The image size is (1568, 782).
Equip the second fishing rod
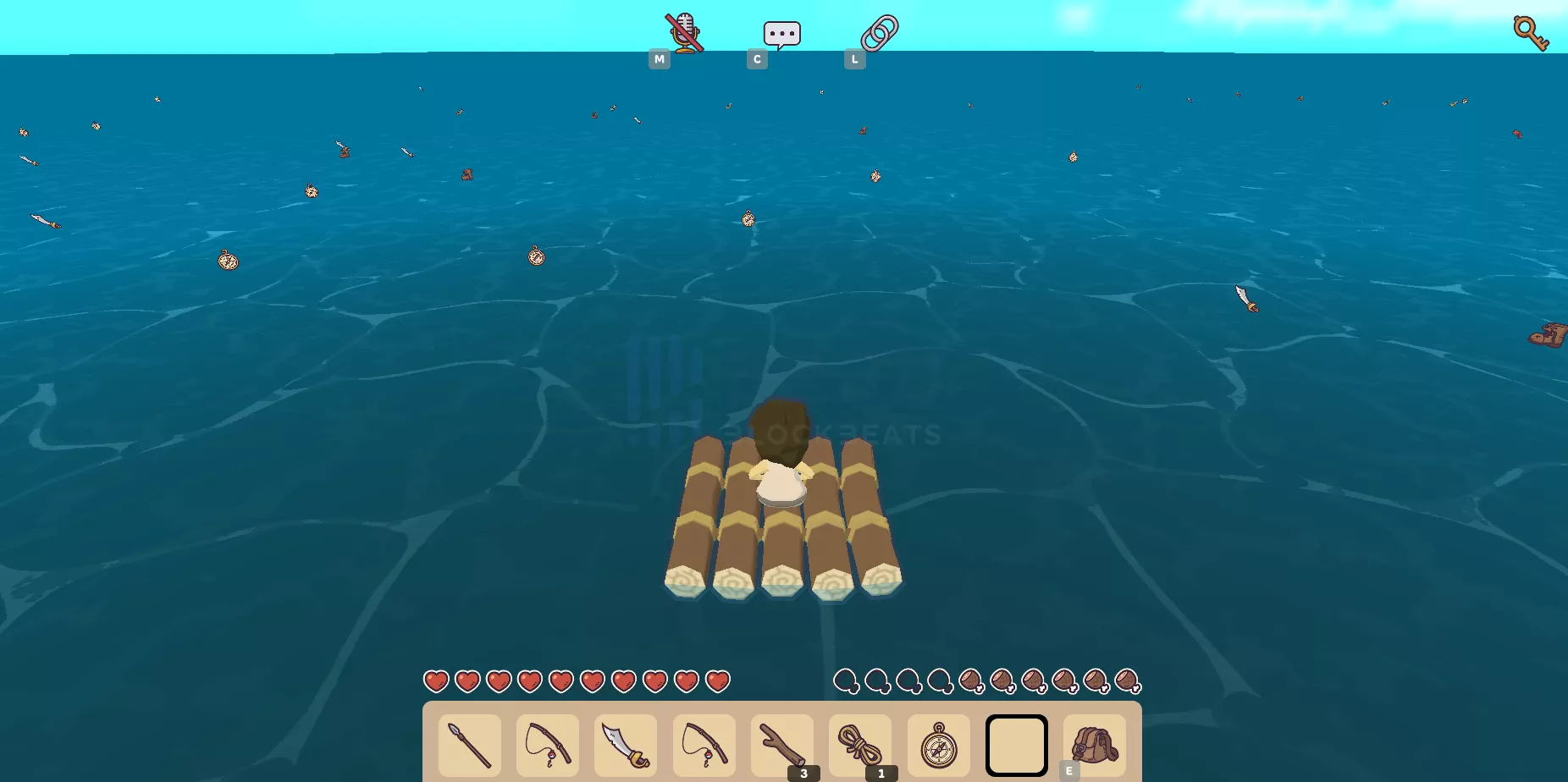click(704, 745)
